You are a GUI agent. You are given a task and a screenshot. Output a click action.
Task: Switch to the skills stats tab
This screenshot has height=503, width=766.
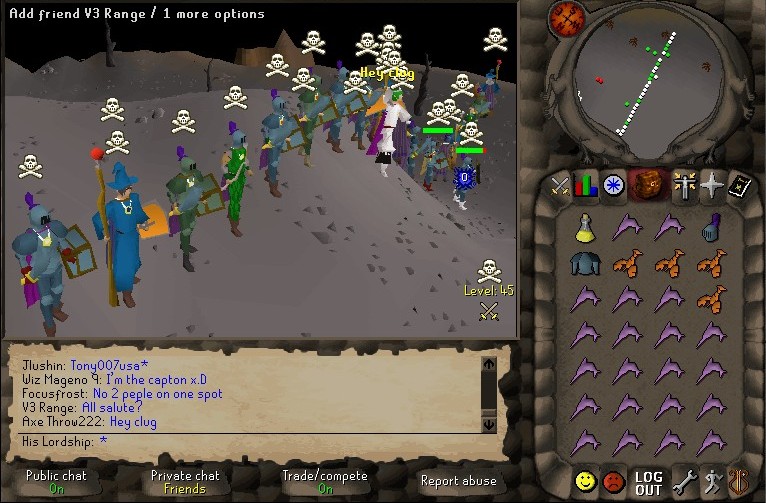tap(587, 185)
